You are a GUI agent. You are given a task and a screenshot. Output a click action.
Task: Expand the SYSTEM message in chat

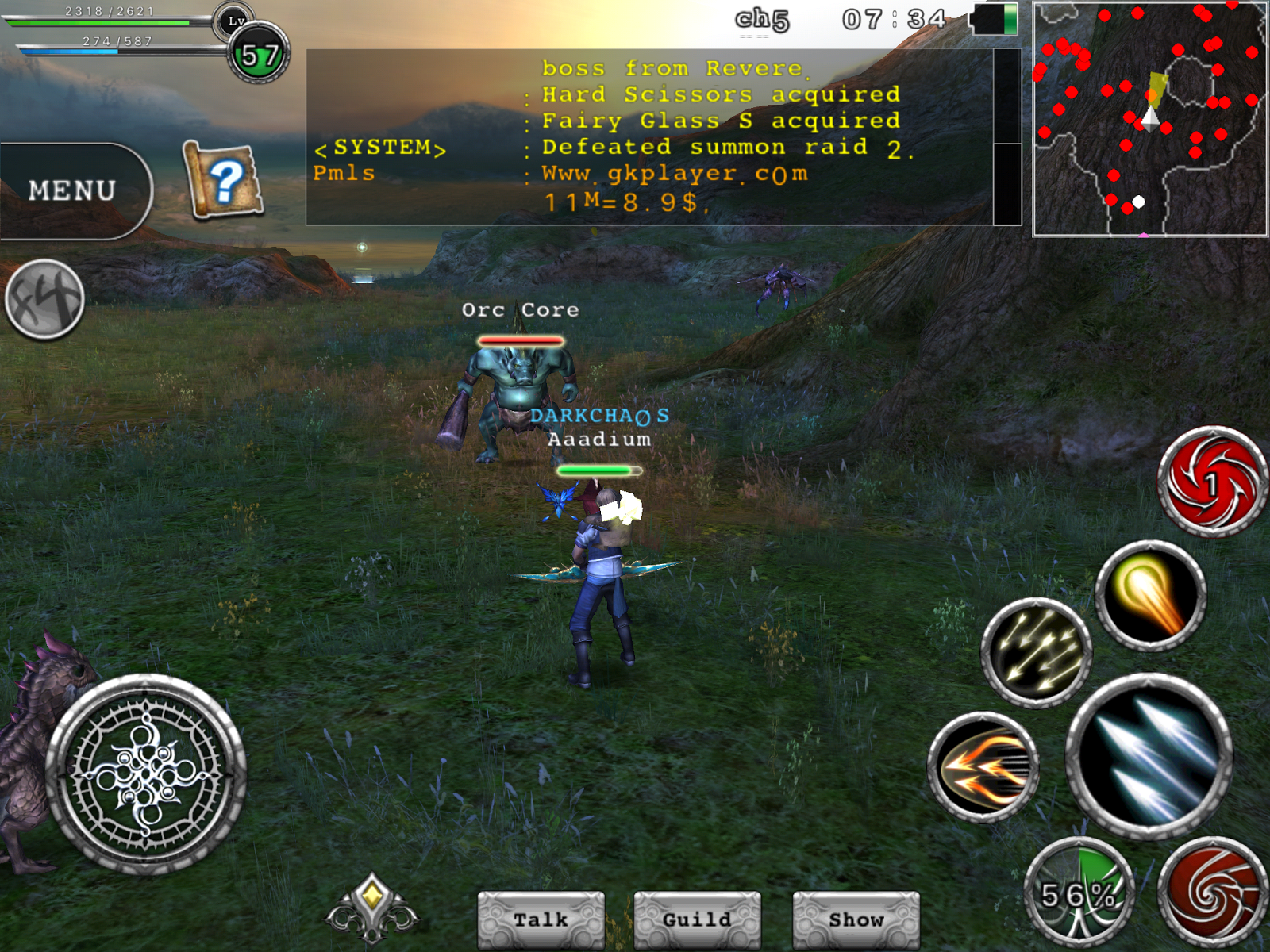pyautogui.click(x=381, y=148)
